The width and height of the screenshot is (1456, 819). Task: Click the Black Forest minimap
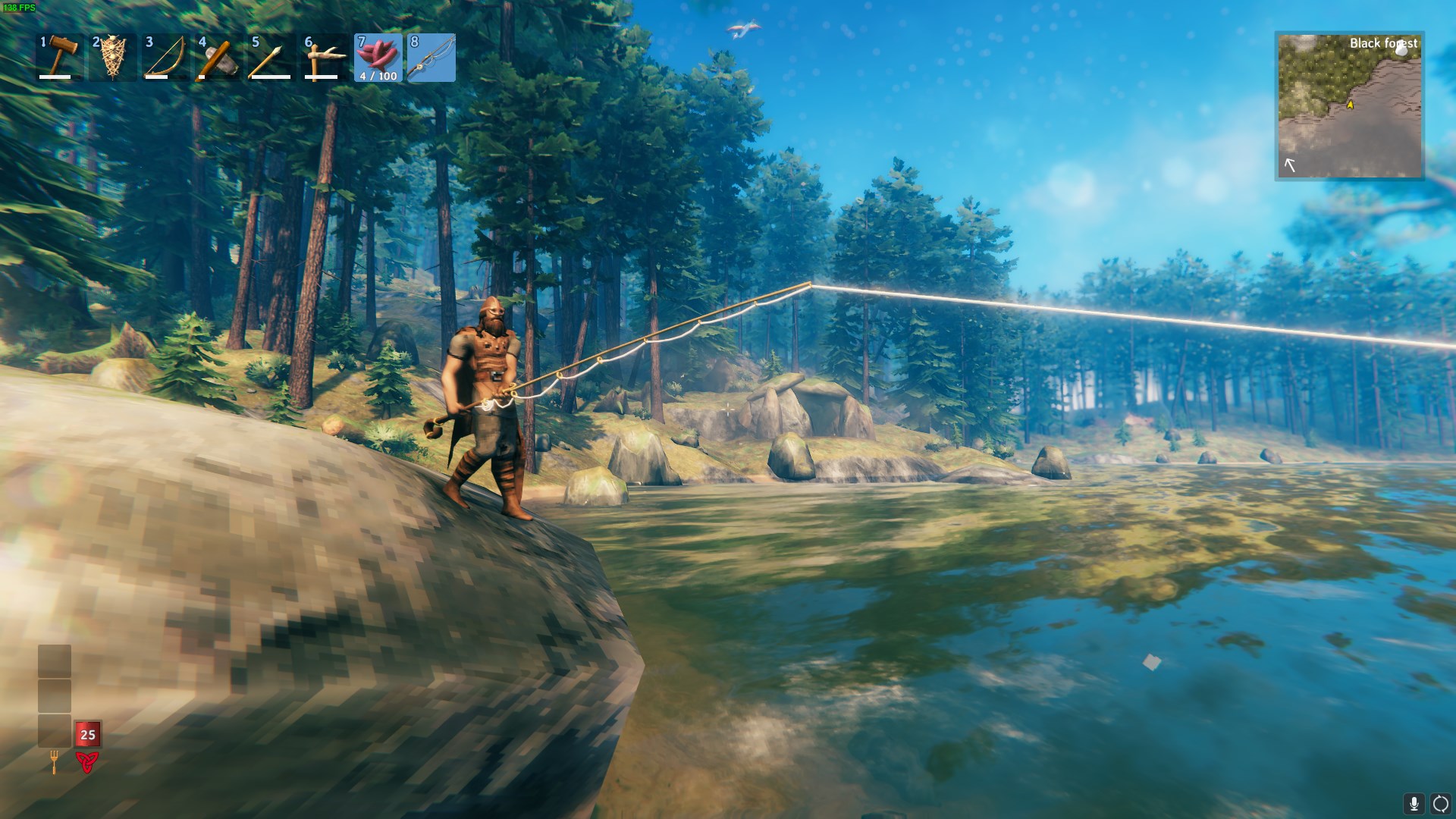pos(1349,106)
